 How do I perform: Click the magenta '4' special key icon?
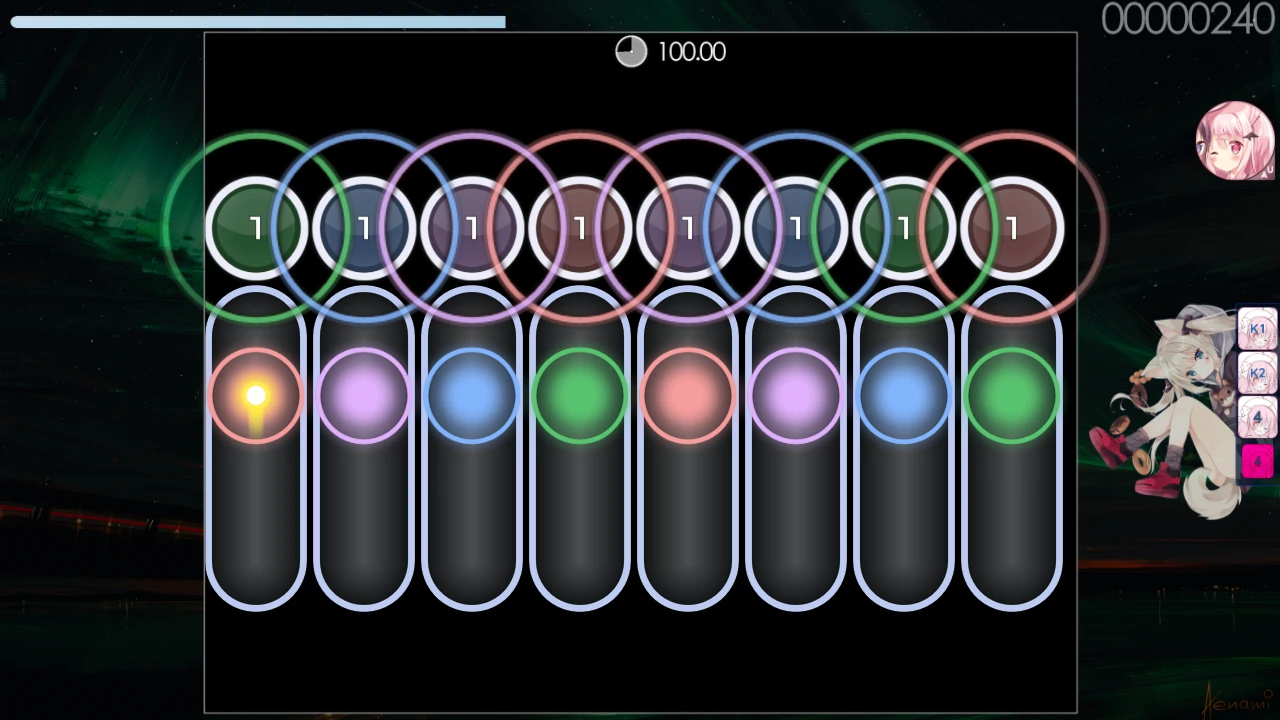pyautogui.click(x=1257, y=460)
